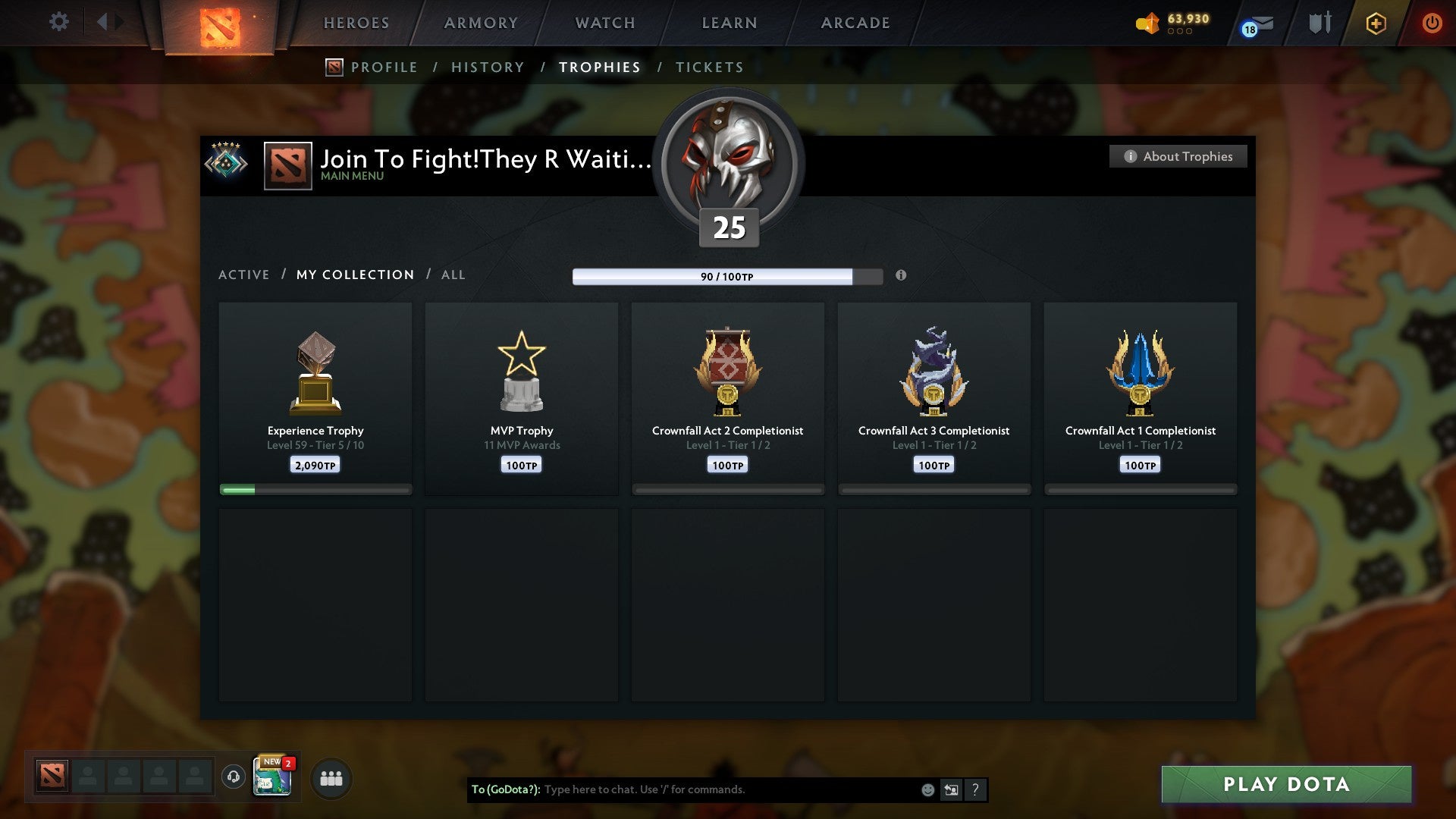Viewport: 1456px width, 819px height.
Task: Open the WATCH menu item
Action: tap(604, 23)
